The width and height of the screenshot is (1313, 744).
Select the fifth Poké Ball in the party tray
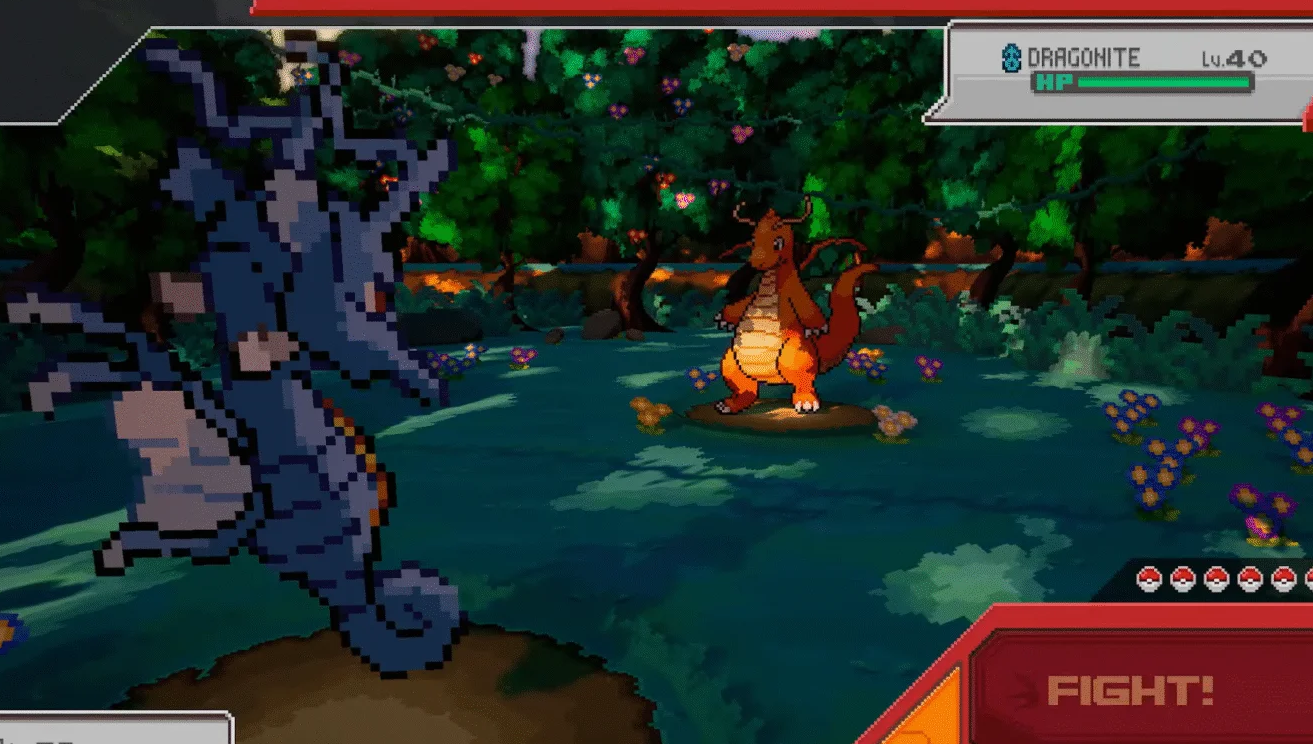1284,578
